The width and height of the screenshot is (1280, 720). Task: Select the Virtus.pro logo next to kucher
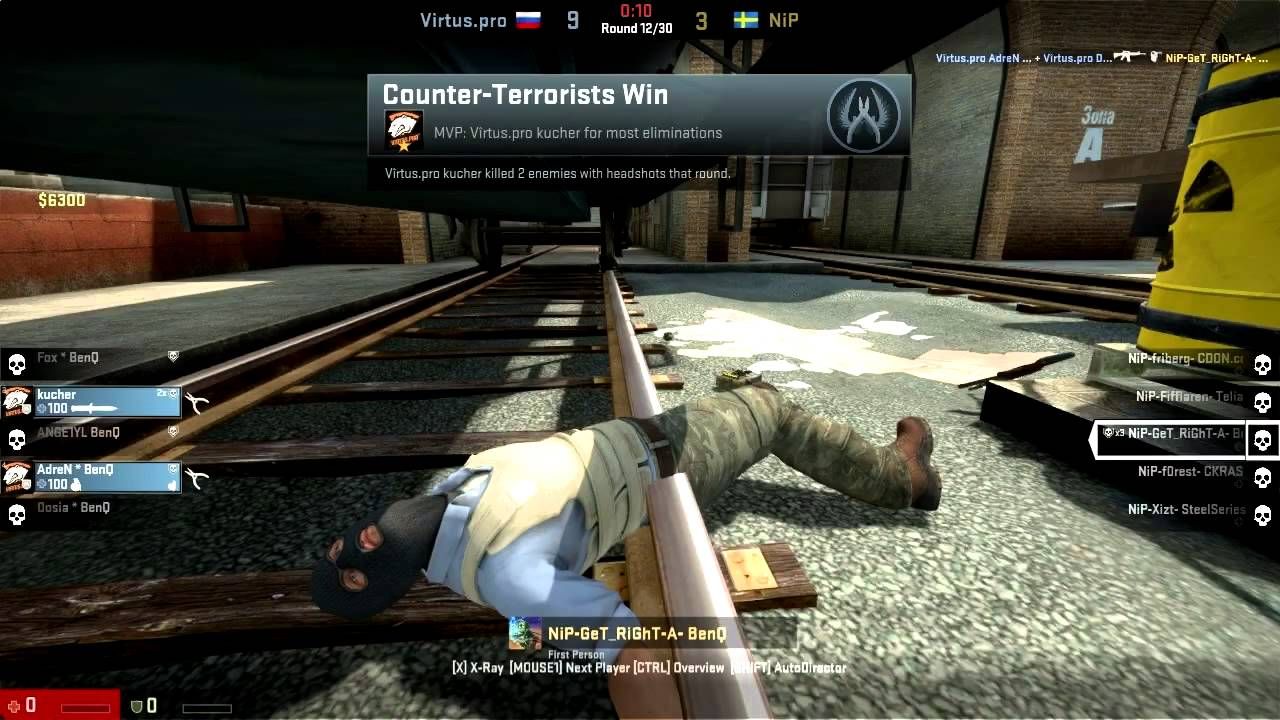tap(15, 401)
